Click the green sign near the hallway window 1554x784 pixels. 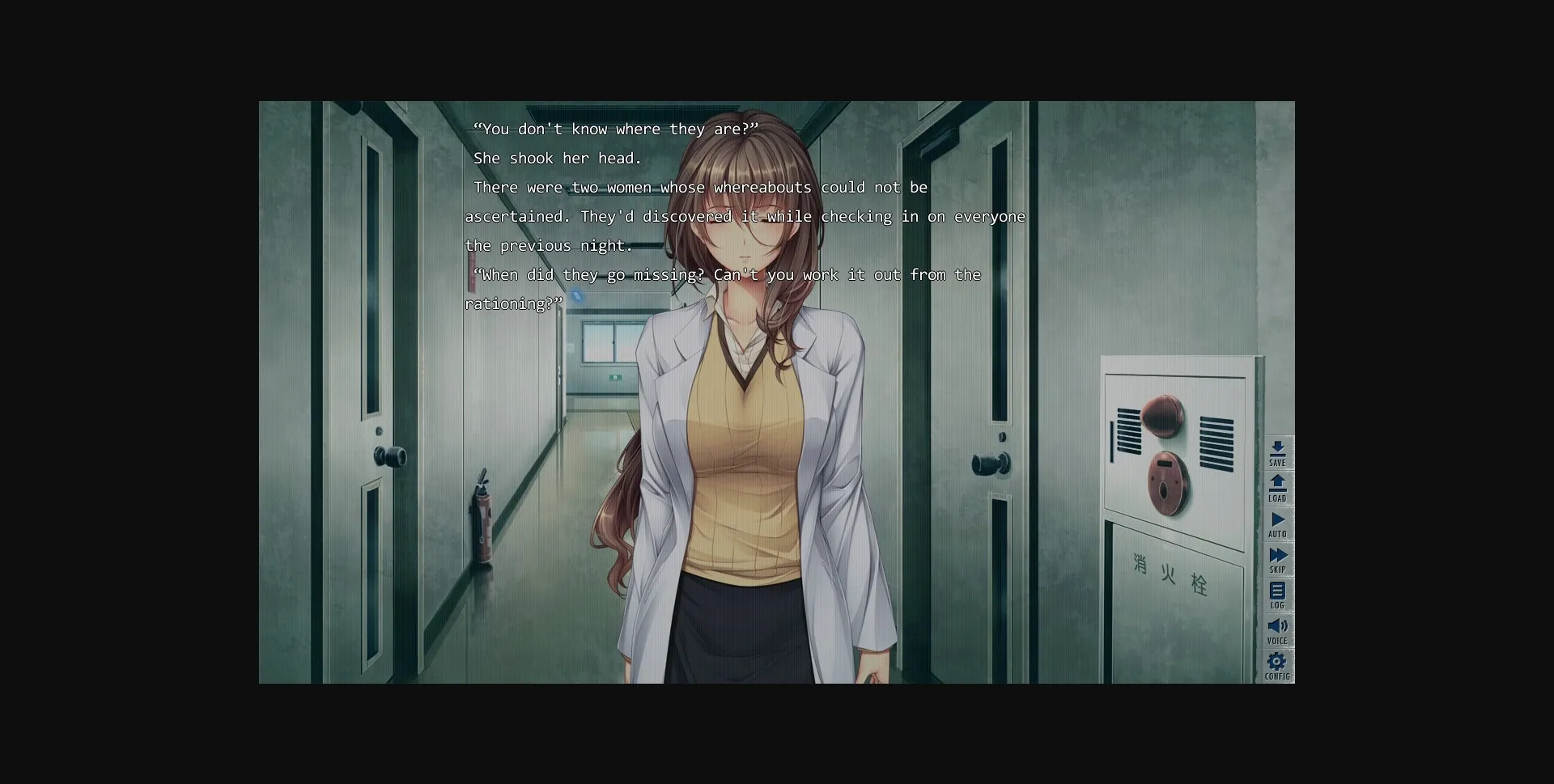(617, 379)
